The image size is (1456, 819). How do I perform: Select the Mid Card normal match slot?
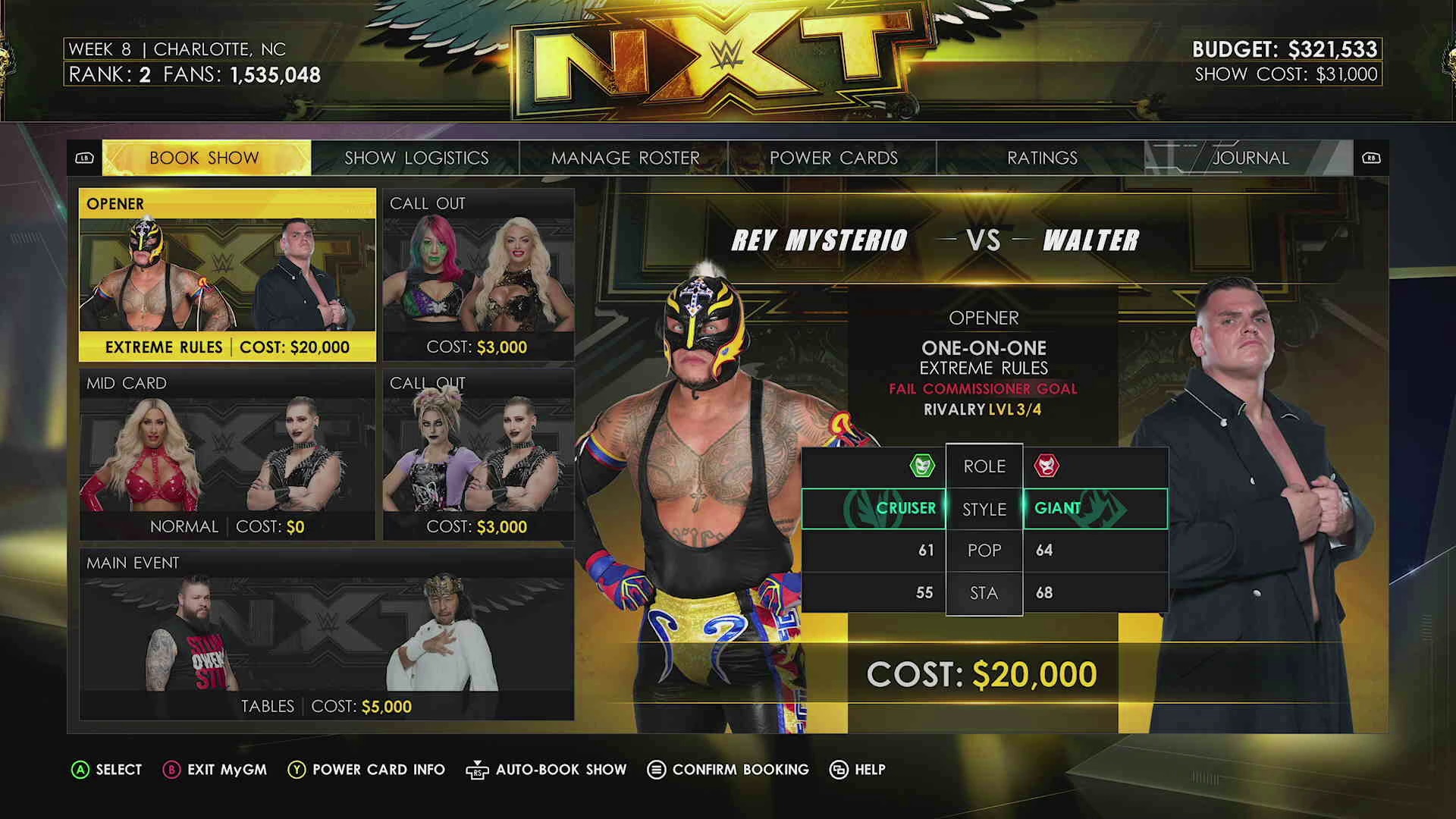(227, 454)
